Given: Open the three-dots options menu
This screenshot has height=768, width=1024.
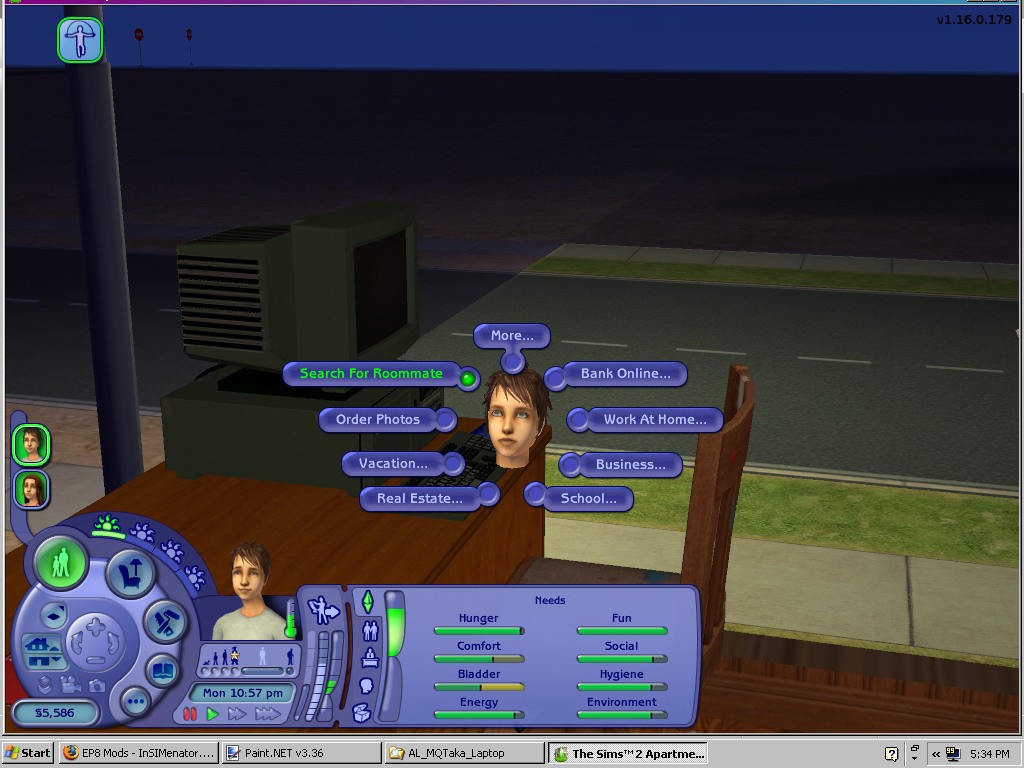Looking at the screenshot, I should [135, 702].
